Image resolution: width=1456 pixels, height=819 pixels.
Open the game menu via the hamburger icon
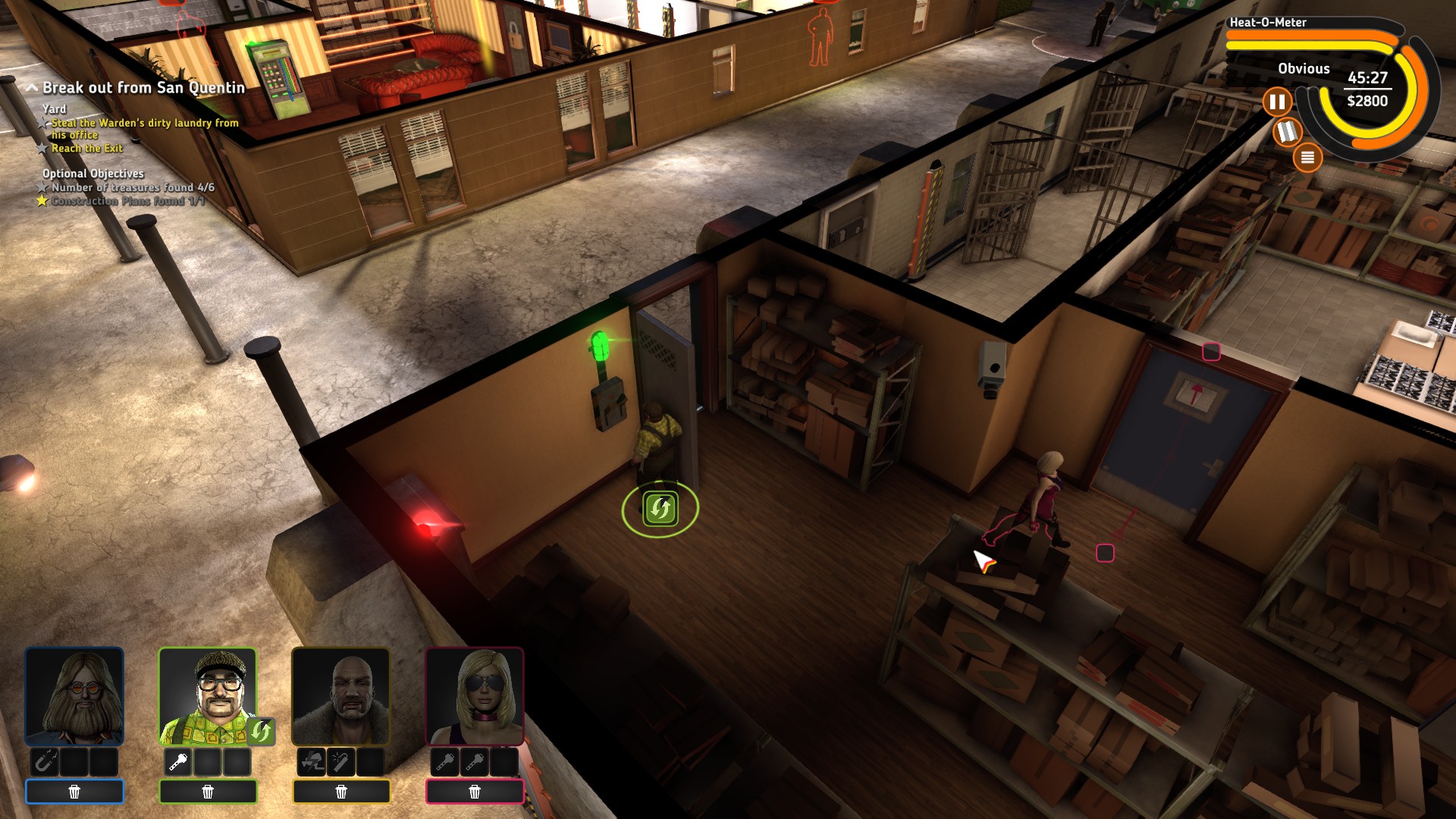[x=1308, y=157]
